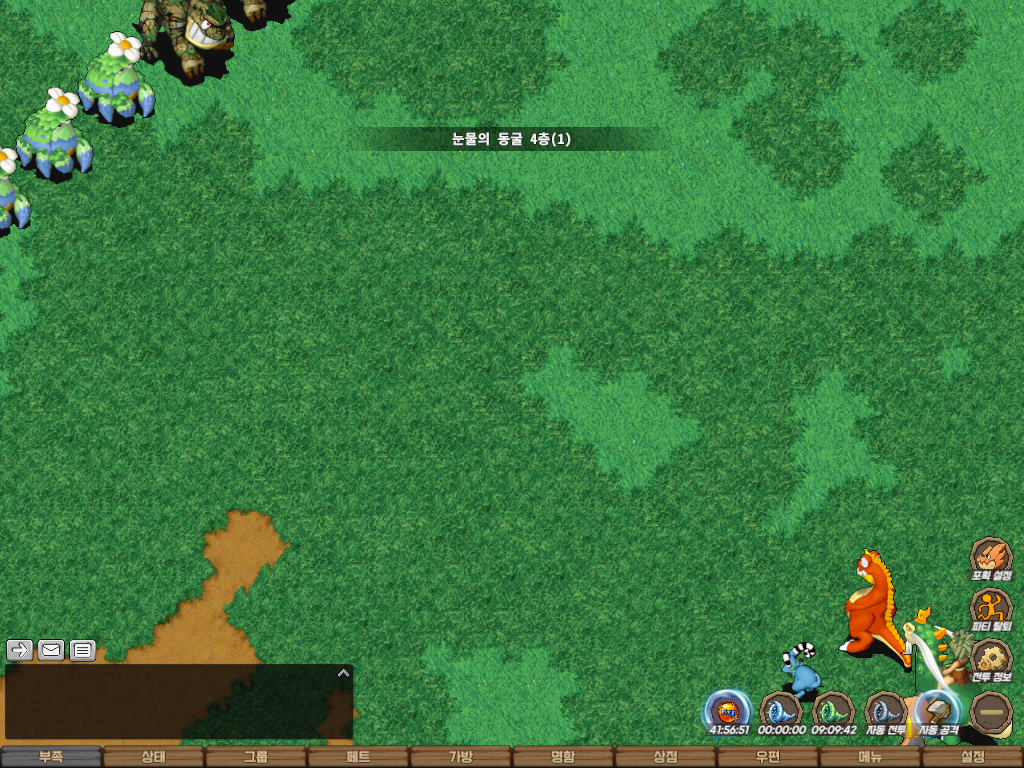Open the 부족 tribe tab
The width and height of the screenshot is (1024, 768).
point(51,757)
